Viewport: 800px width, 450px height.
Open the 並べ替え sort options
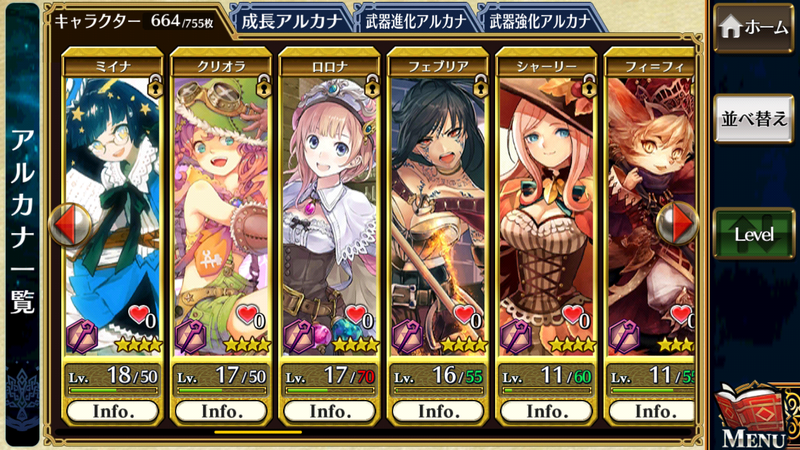pyautogui.click(x=754, y=118)
